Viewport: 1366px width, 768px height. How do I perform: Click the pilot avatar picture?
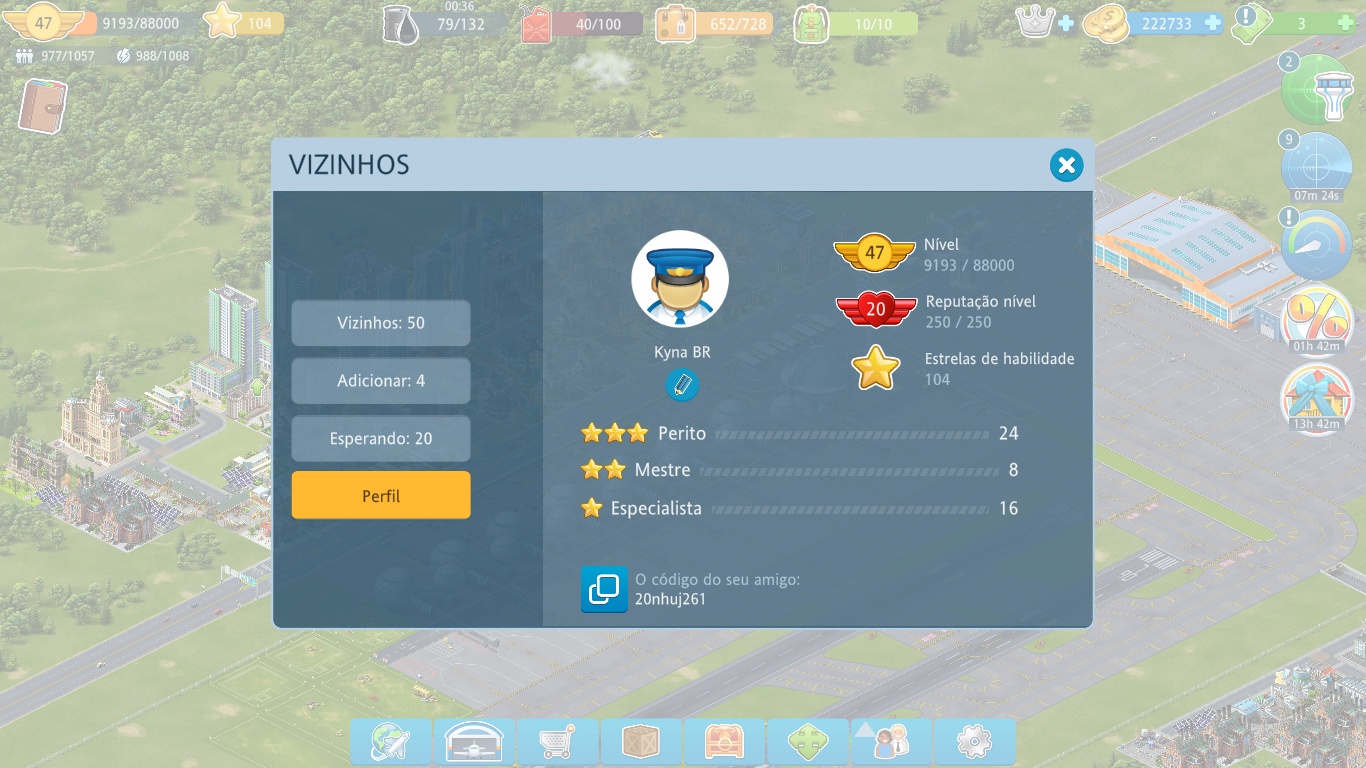pyautogui.click(x=680, y=280)
